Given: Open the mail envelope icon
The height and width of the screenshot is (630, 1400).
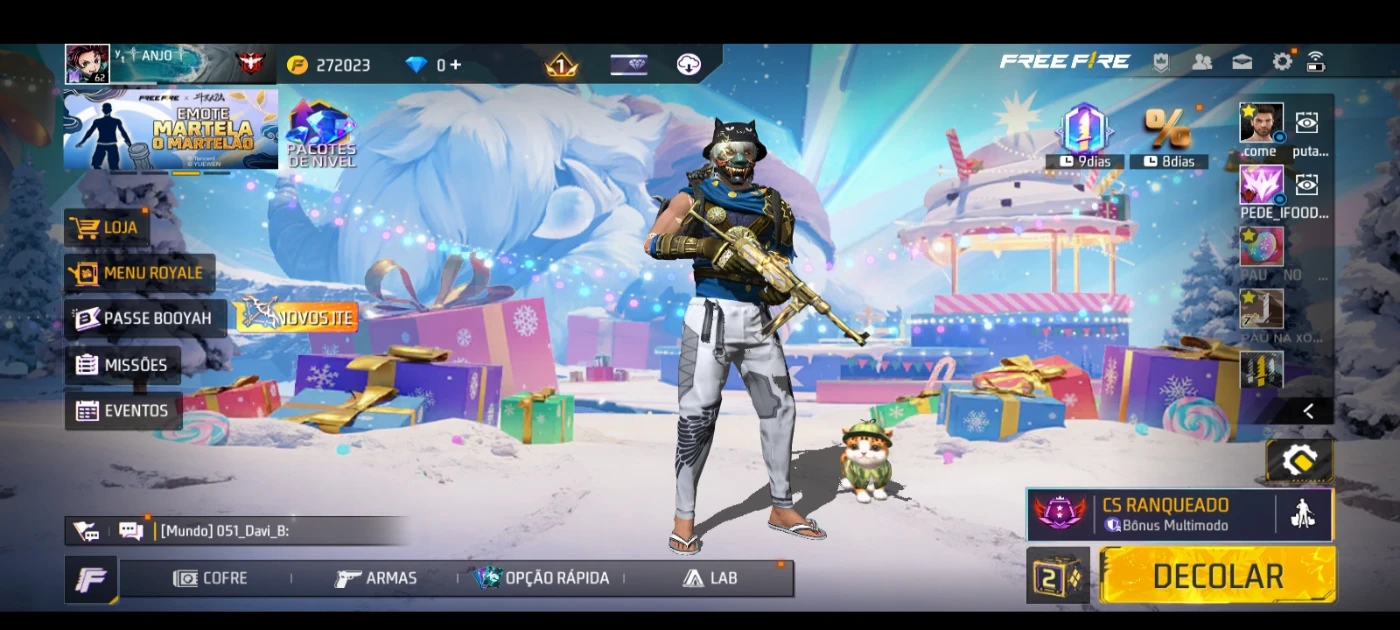Looking at the screenshot, I should pos(1242,62).
